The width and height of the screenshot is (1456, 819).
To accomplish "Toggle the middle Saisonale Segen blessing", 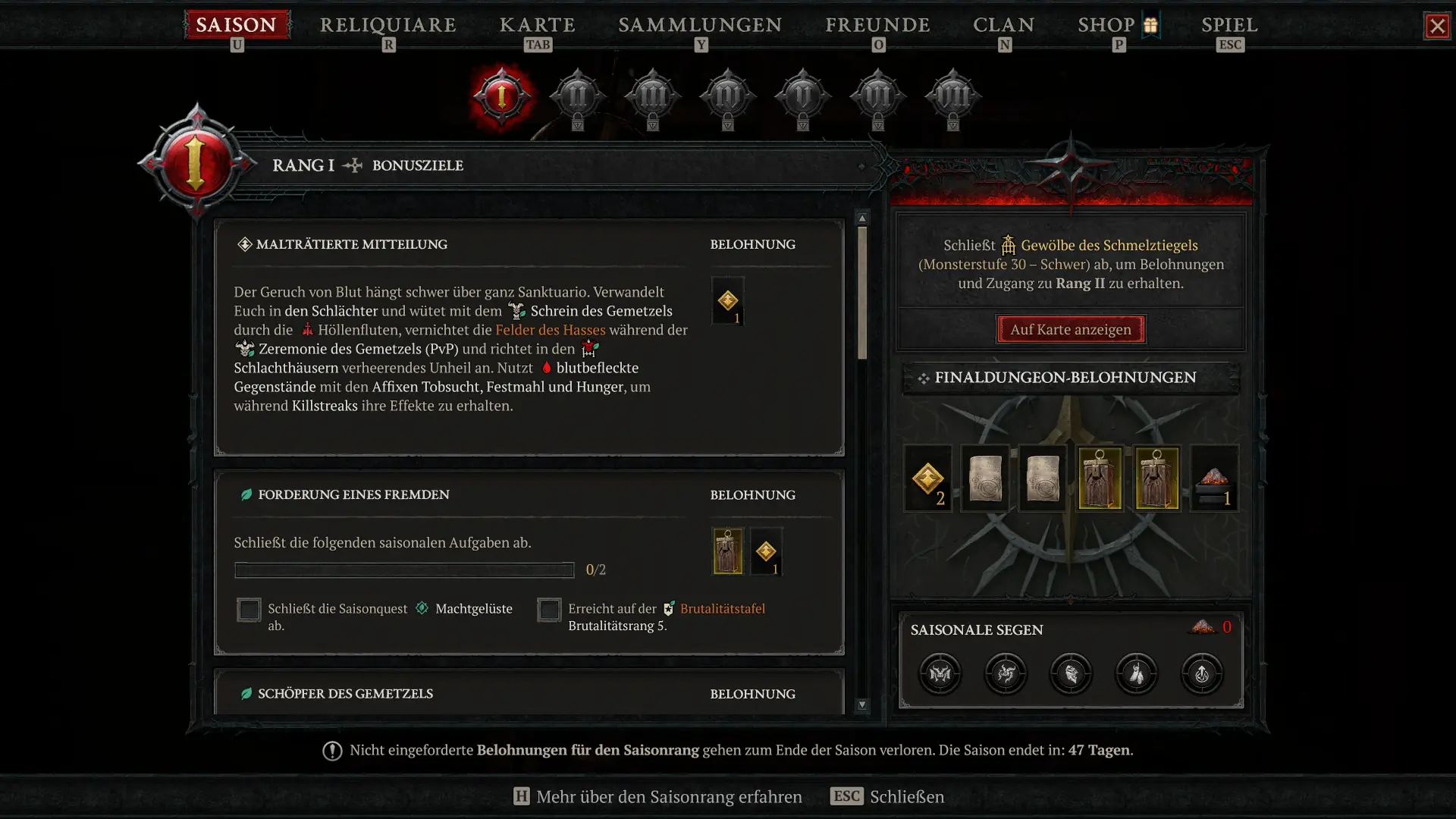I will (1072, 674).
